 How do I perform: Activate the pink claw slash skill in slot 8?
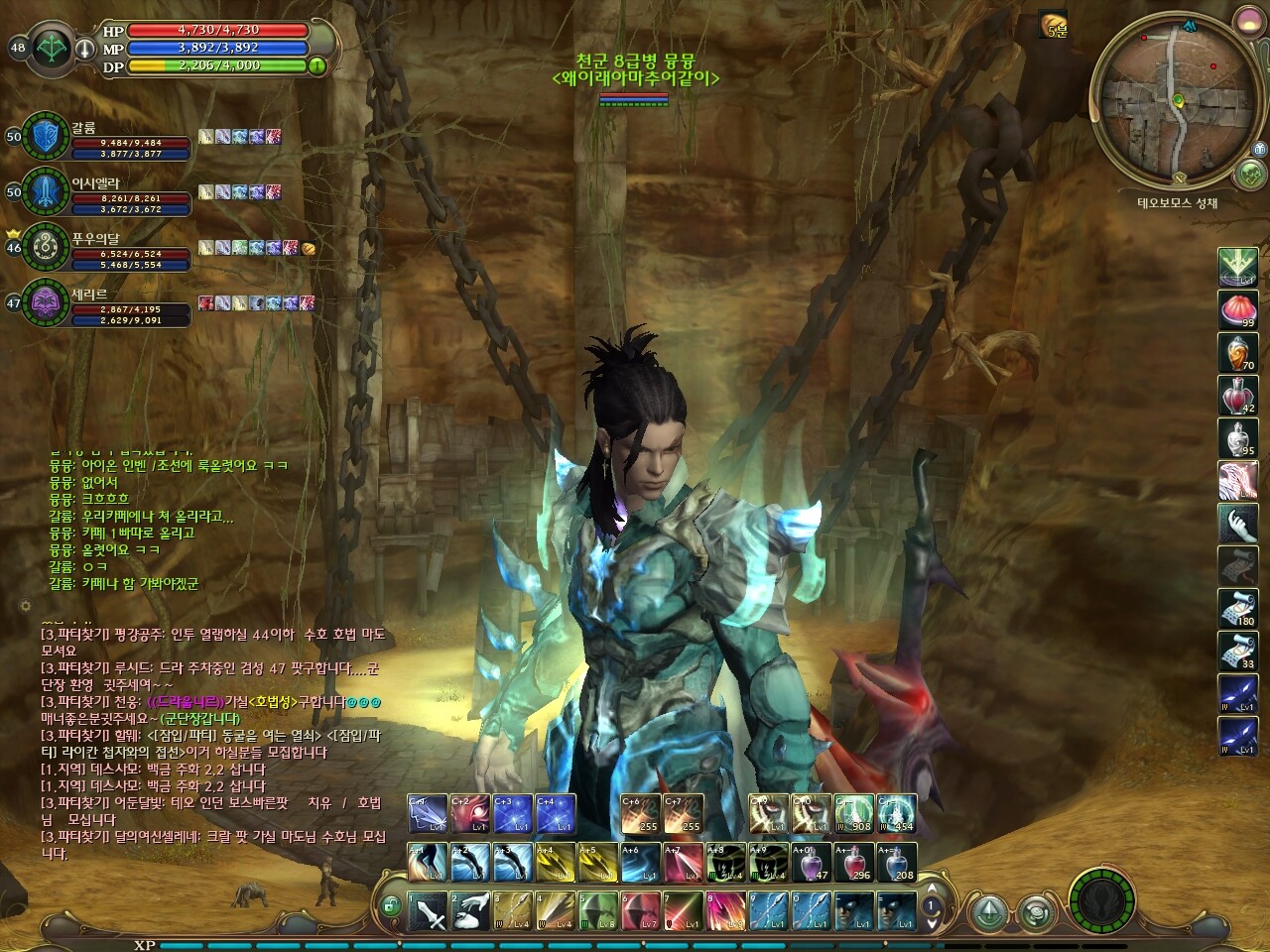[727, 910]
